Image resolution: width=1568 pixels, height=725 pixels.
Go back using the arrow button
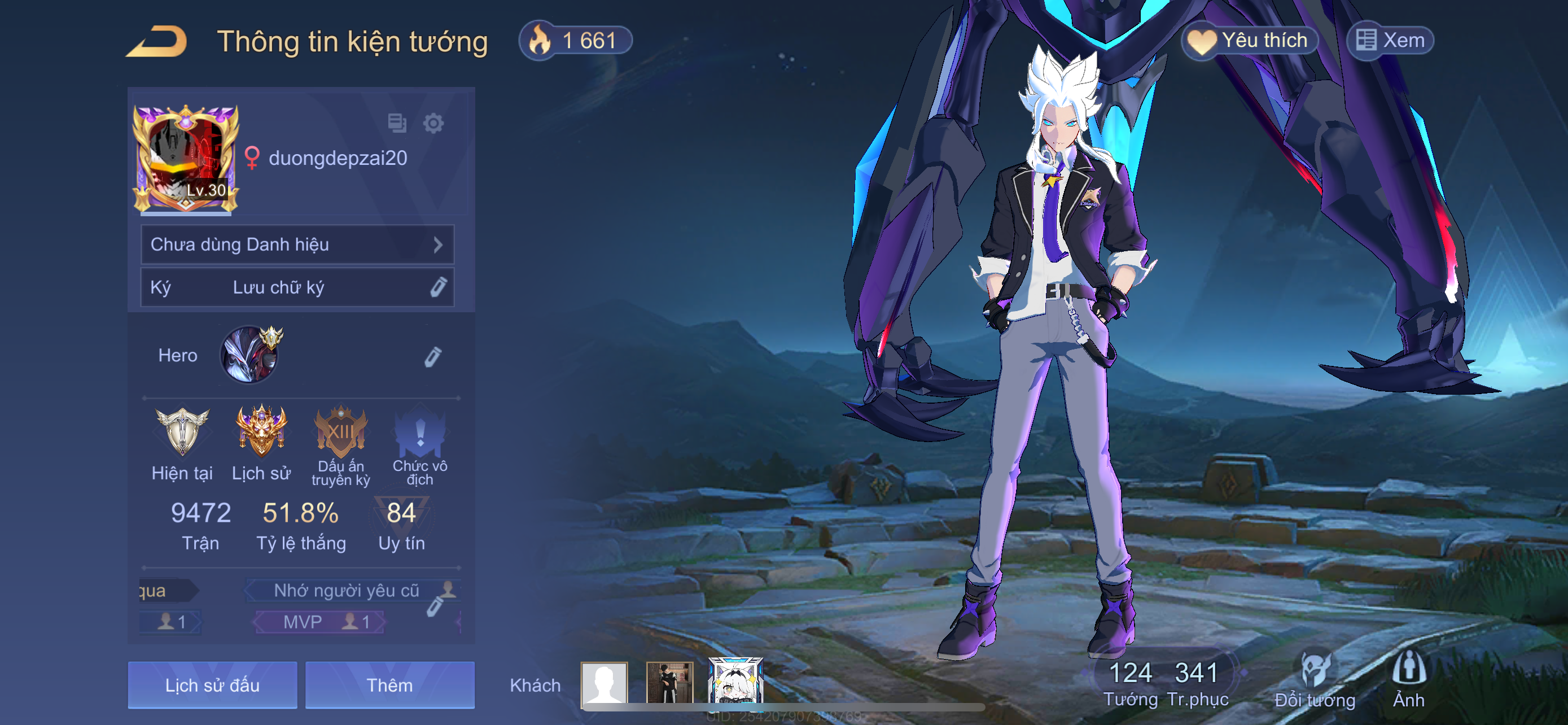[157, 42]
